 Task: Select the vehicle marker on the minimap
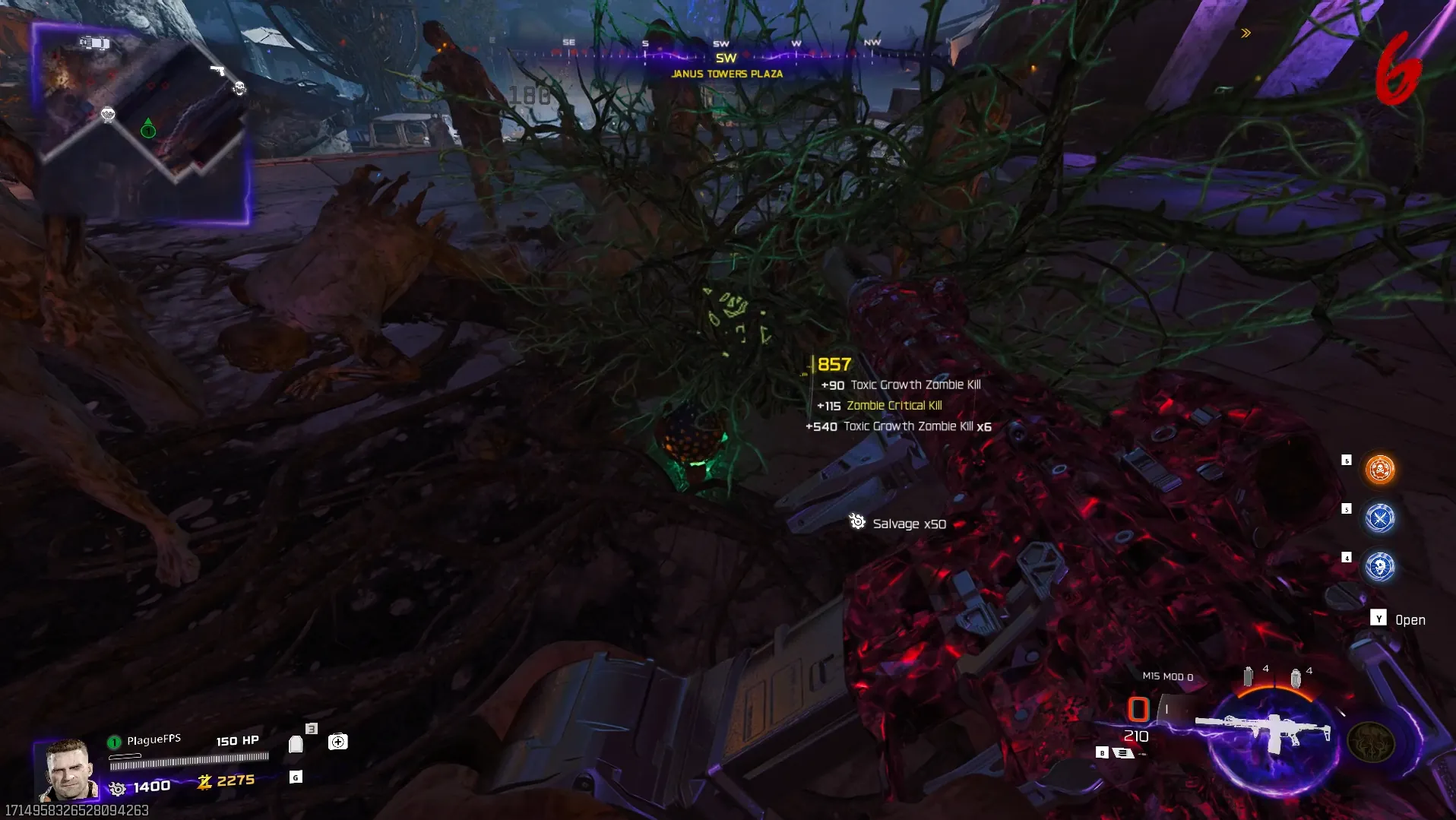(x=95, y=43)
